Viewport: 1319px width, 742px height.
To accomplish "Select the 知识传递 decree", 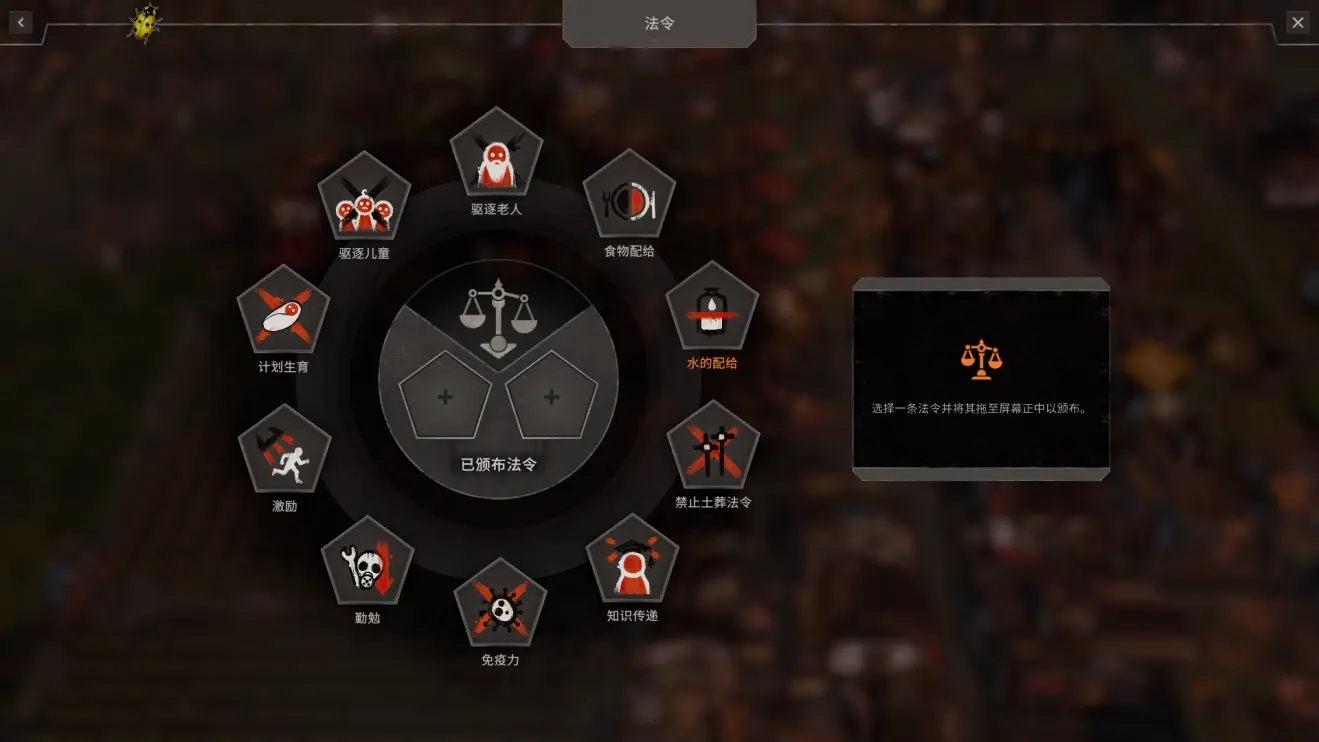I will click(x=632, y=560).
